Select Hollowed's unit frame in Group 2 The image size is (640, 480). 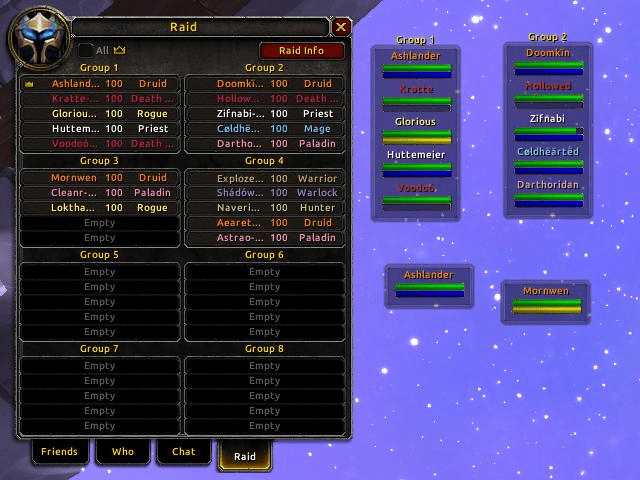548,95
